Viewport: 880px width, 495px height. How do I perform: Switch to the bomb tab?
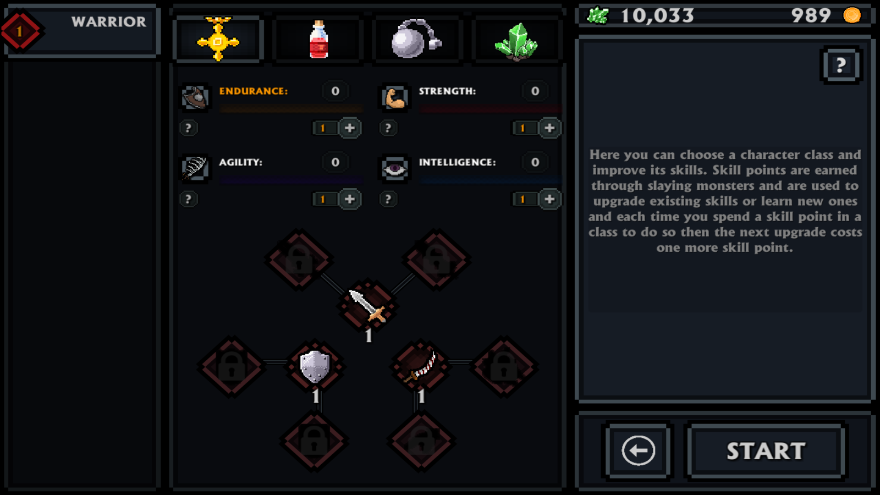tap(417, 40)
